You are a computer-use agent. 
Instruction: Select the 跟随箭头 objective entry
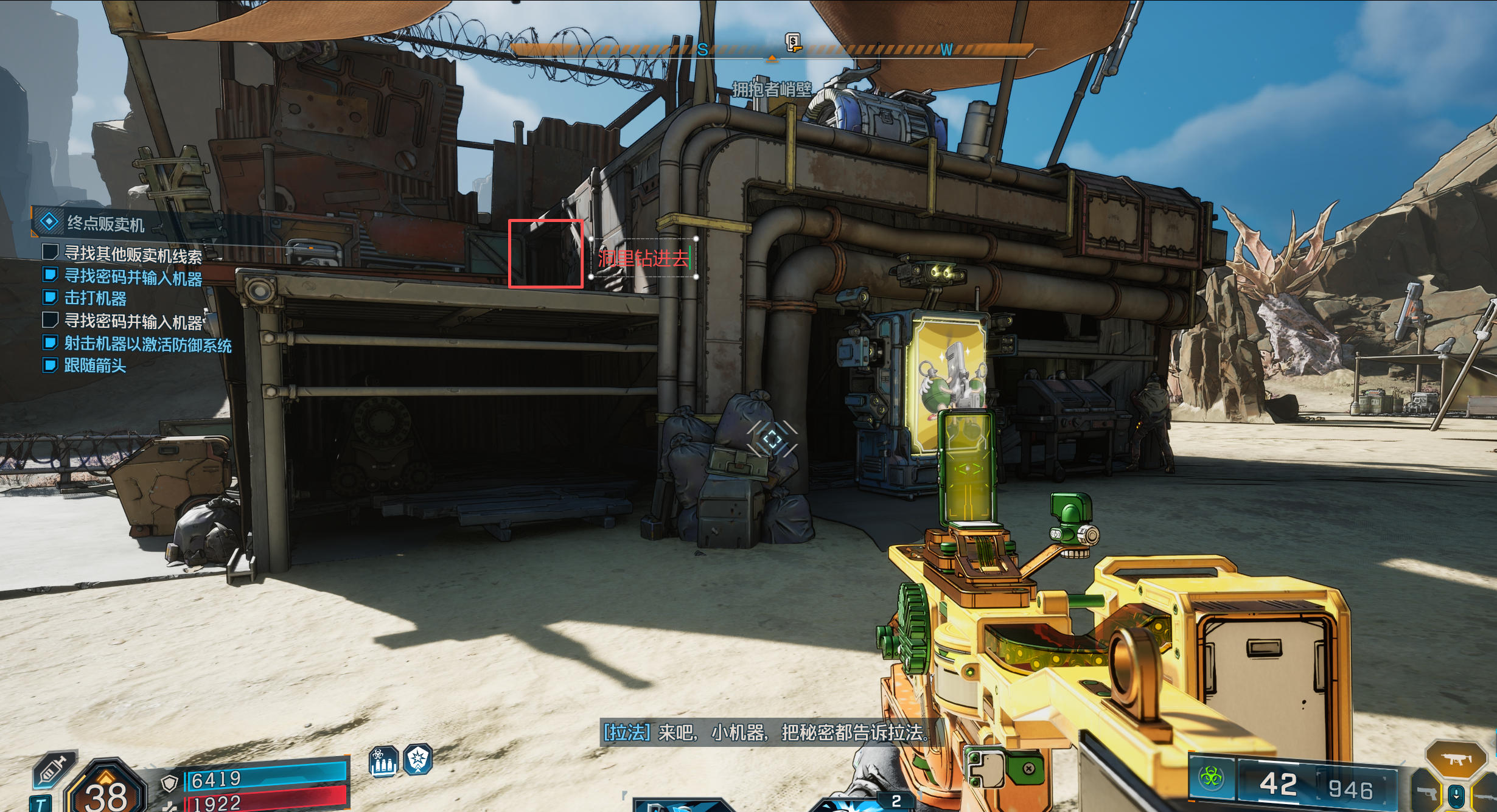[95, 366]
